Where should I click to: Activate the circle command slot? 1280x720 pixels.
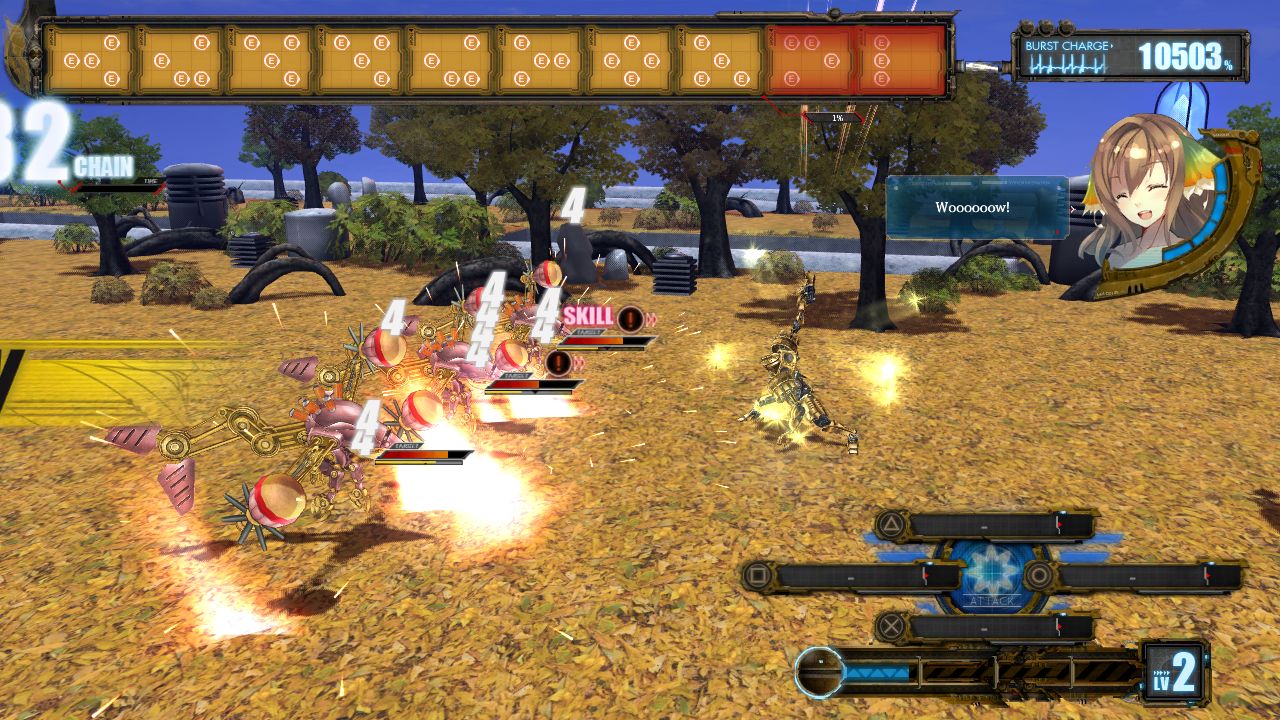tap(1133, 575)
